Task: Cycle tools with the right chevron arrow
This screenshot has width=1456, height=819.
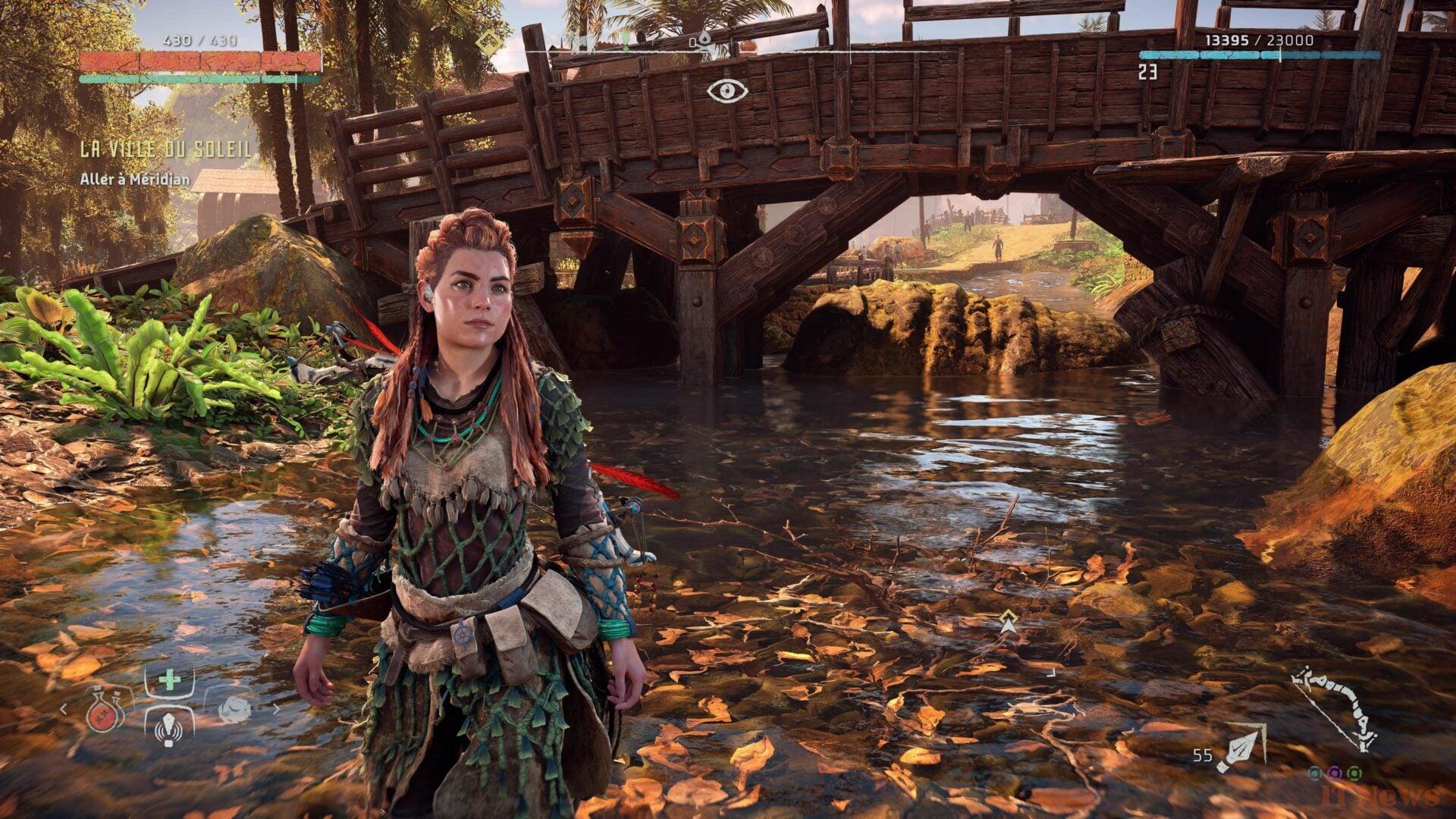Action: 276,710
